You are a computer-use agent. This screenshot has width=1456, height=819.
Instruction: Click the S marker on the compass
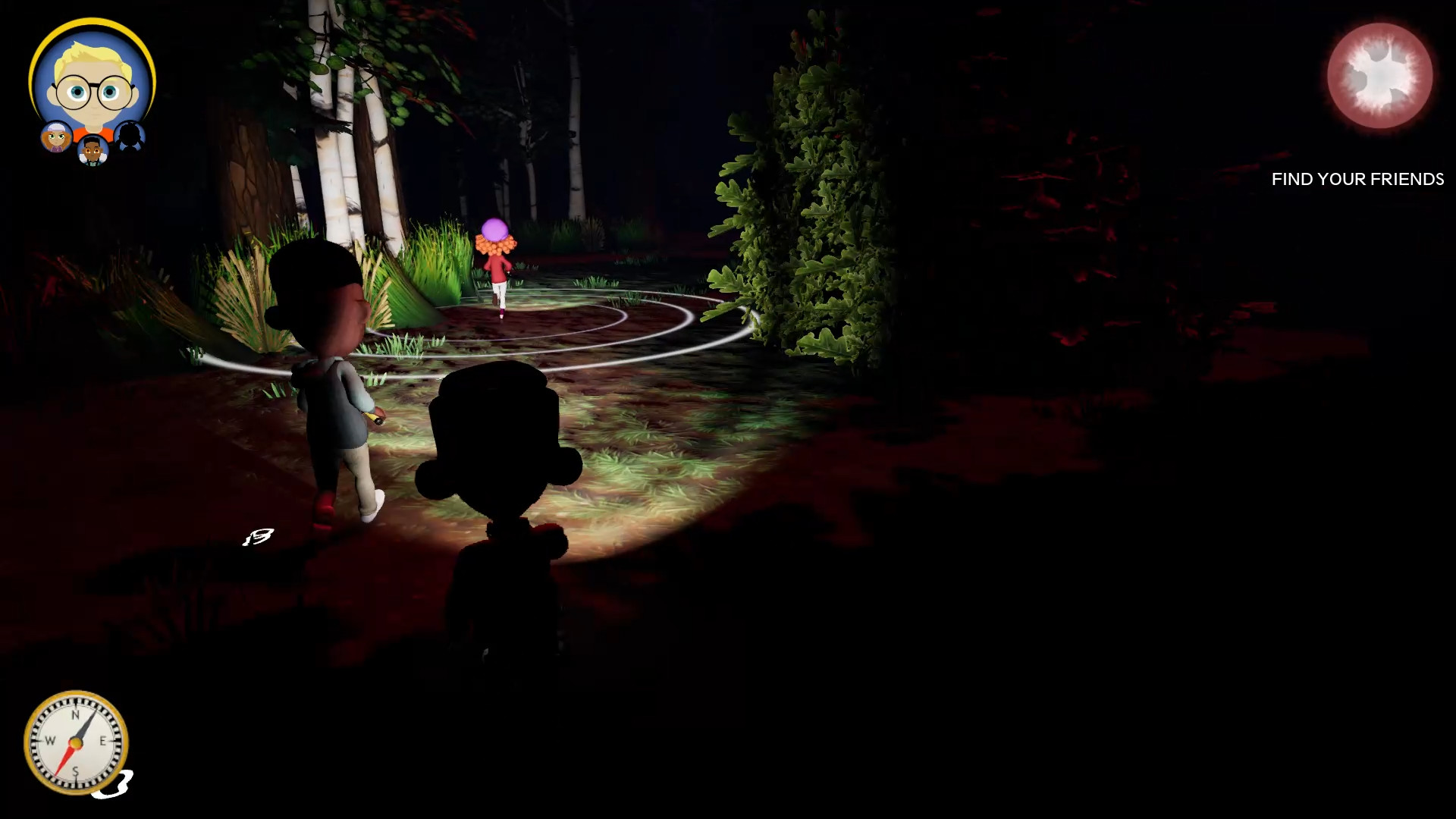pos(76,771)
